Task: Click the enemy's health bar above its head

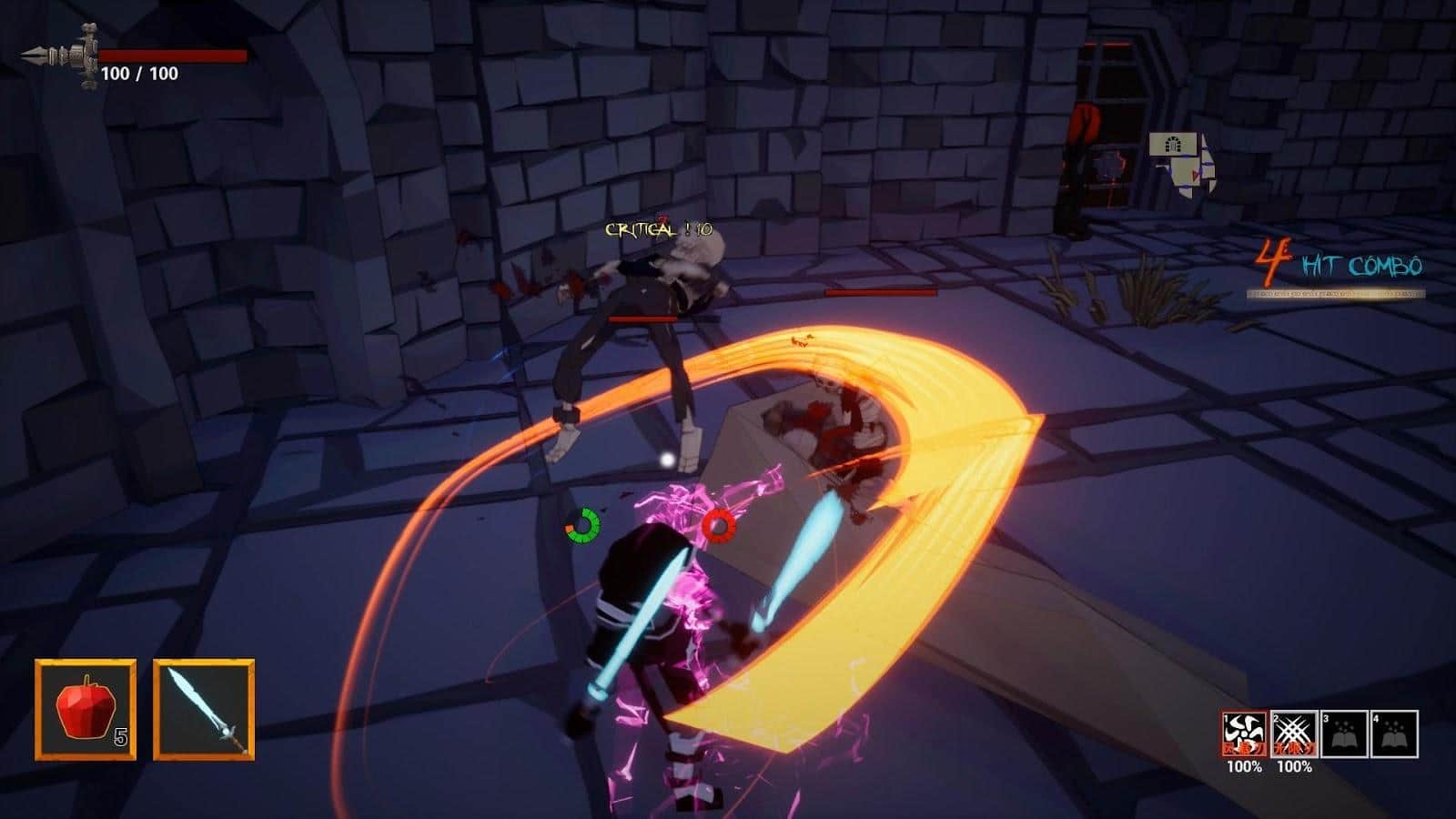Action: coord(642,318)
